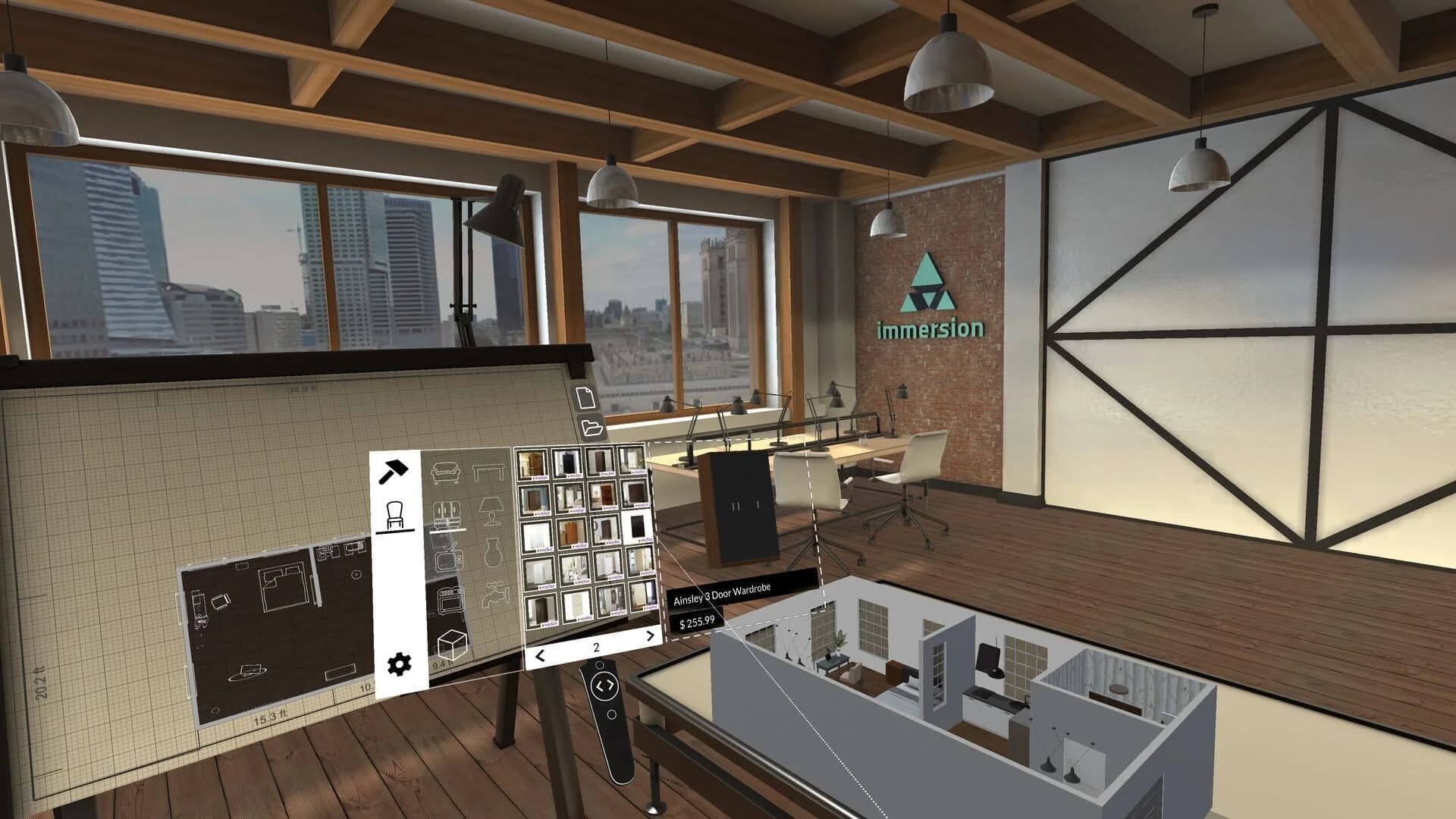Select the lamp category icon

tap(491, 512)
